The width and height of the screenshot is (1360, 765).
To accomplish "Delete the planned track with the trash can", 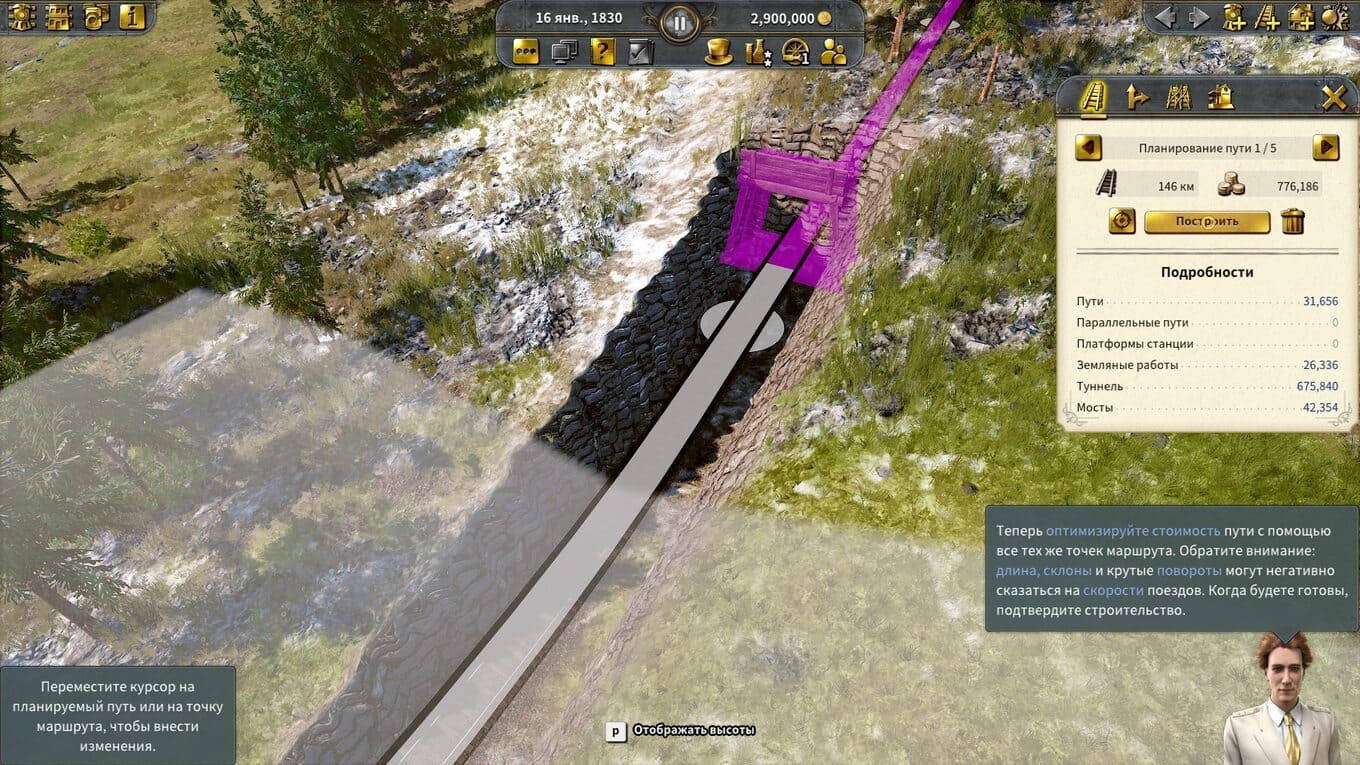I will 1293,221.
